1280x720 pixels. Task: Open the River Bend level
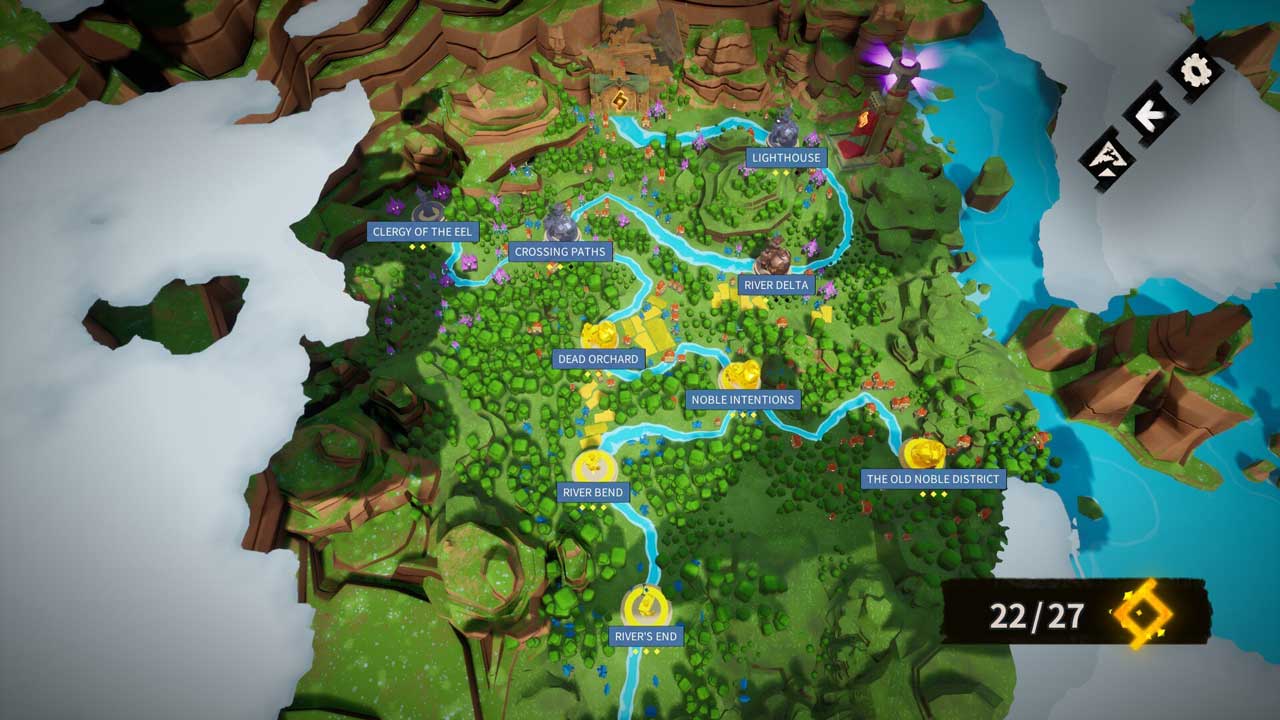click(593, 492)
